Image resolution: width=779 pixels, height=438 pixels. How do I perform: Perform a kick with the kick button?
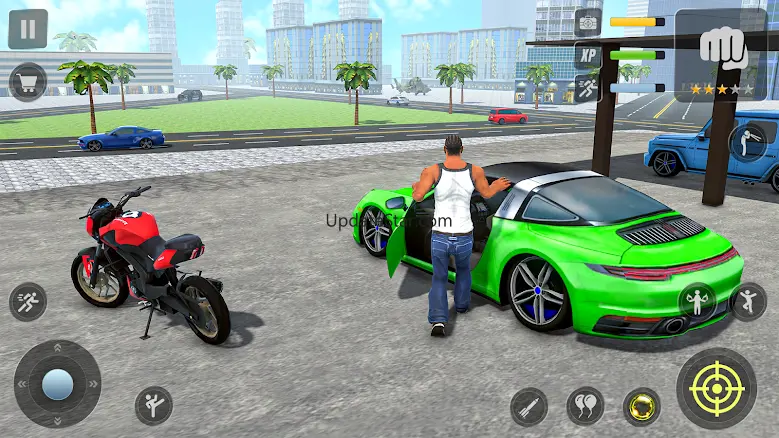[x=153, y=405]
